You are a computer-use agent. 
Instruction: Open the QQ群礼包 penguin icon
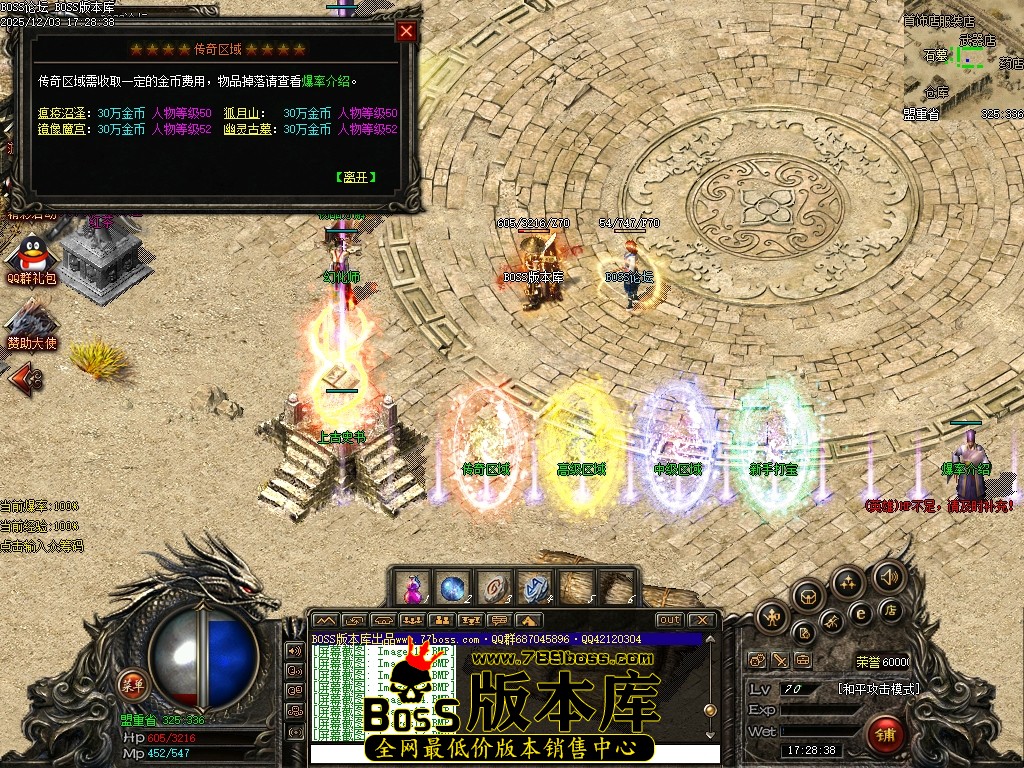[x=32, y=258]
